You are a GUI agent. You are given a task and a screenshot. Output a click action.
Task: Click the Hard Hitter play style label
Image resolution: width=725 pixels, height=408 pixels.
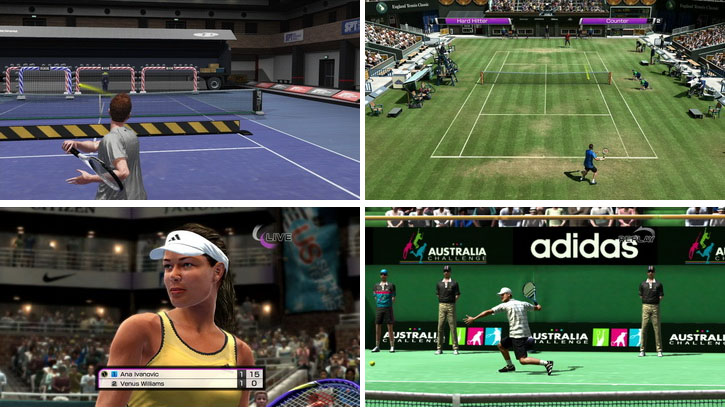click(478, 20)
